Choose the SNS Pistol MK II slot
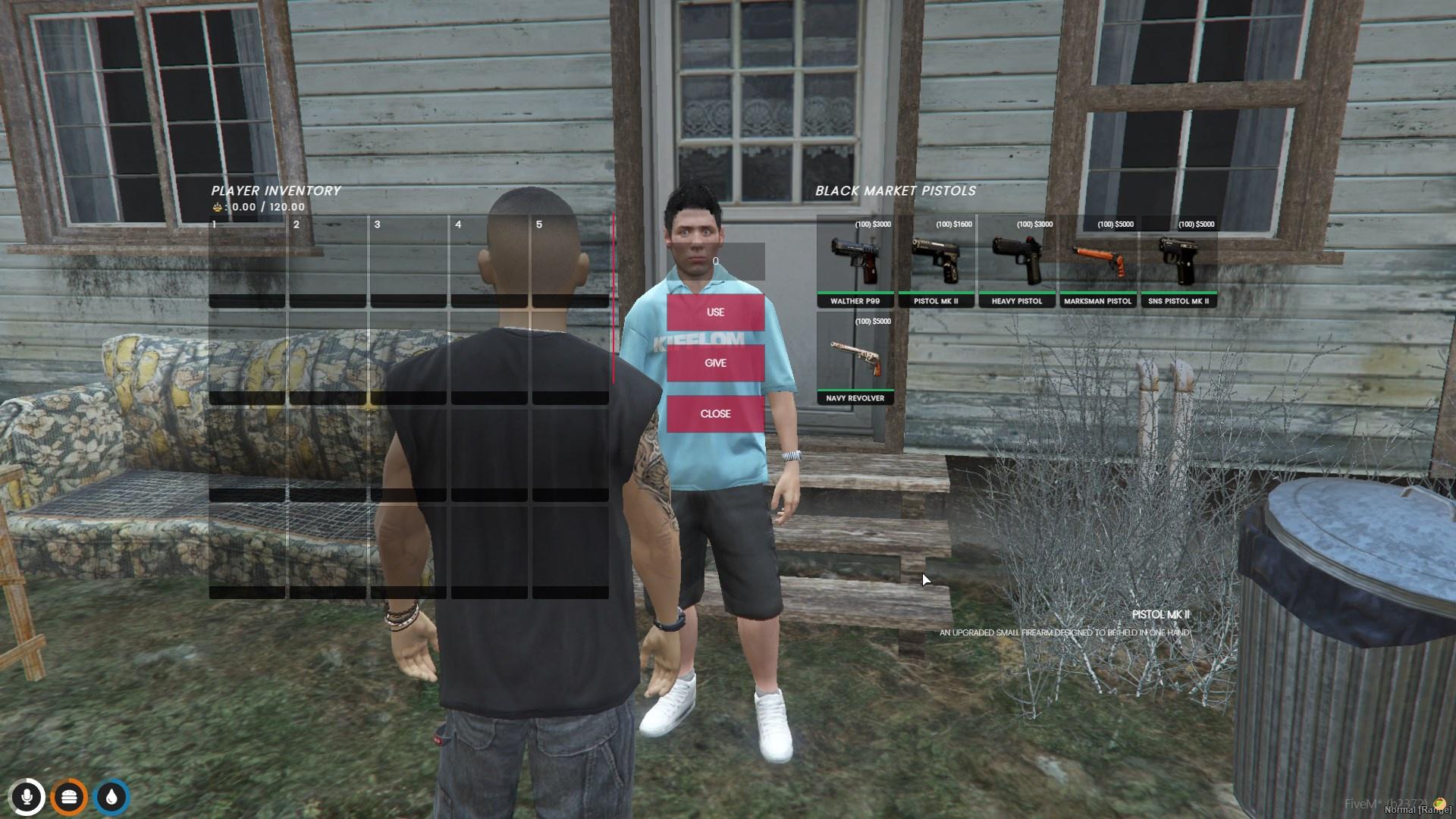1456x819 pixels. (x=1178, y=262)
